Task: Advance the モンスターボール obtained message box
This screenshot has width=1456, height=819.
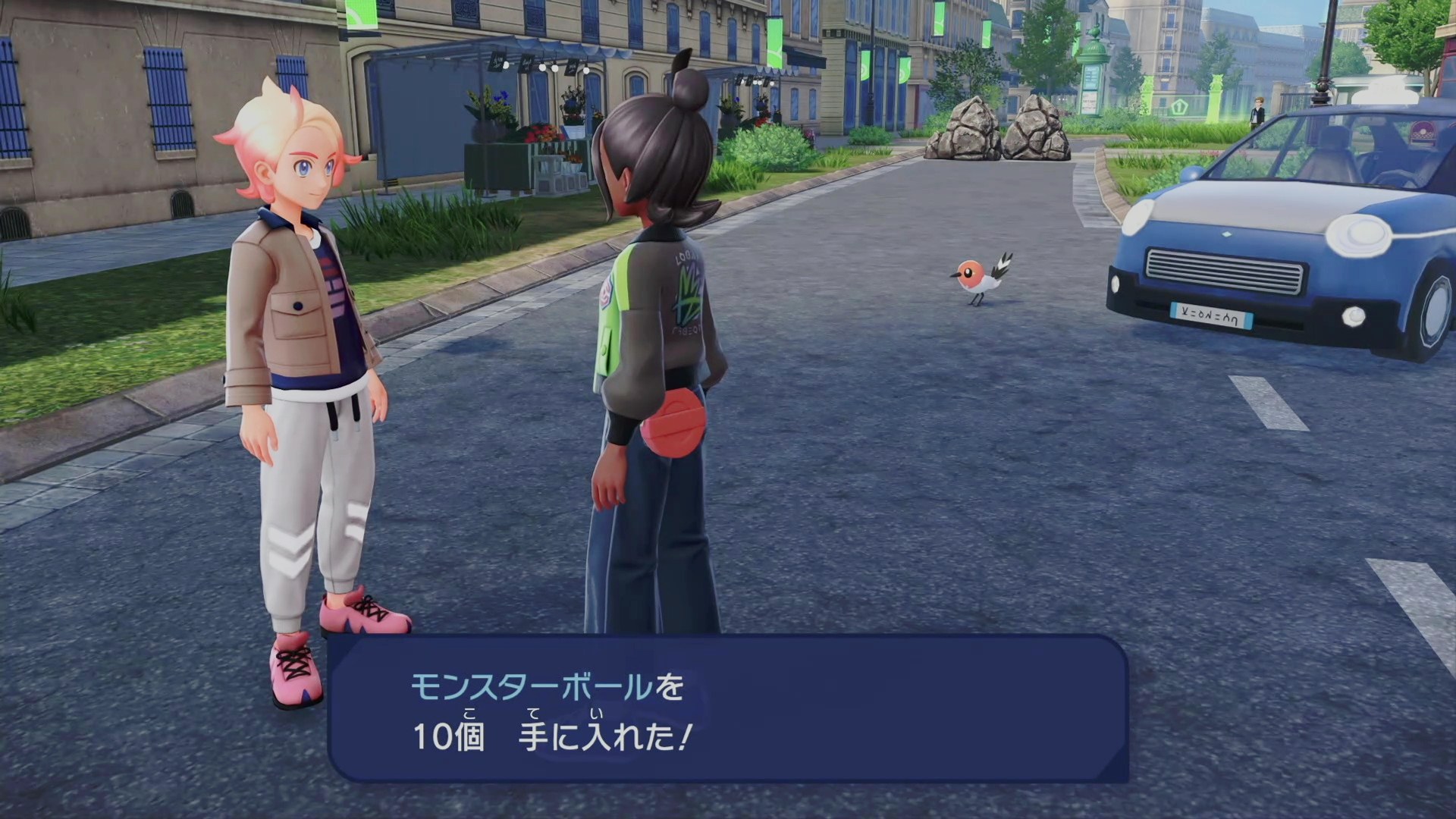Action: tap(728, 709)
